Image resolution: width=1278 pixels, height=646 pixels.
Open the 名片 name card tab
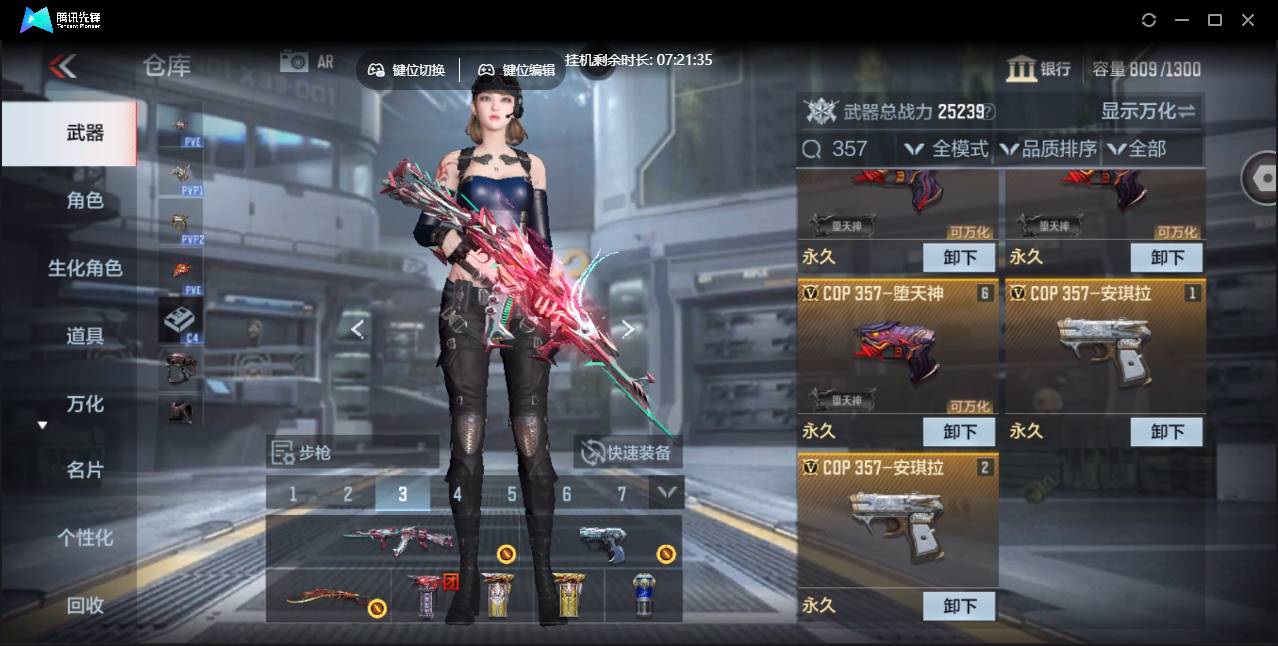[84, 470]
